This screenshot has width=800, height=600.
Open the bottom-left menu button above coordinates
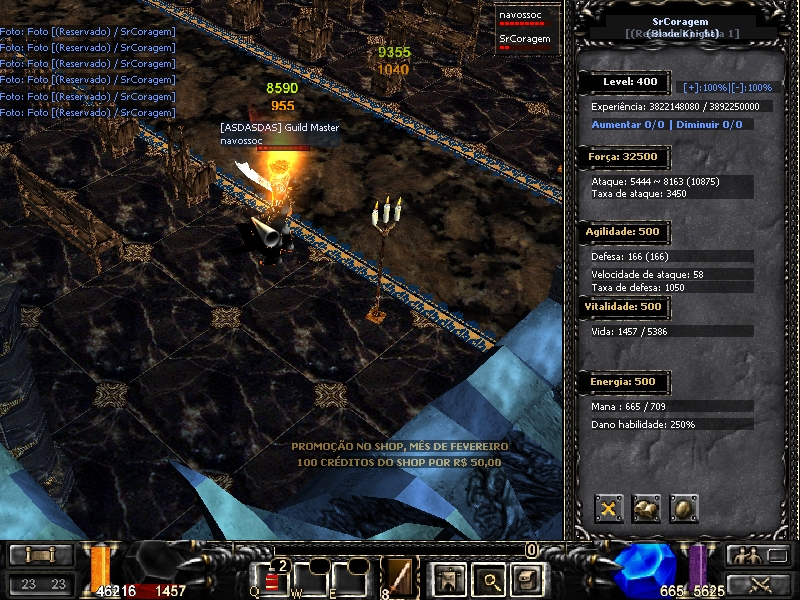coord(40,555)
